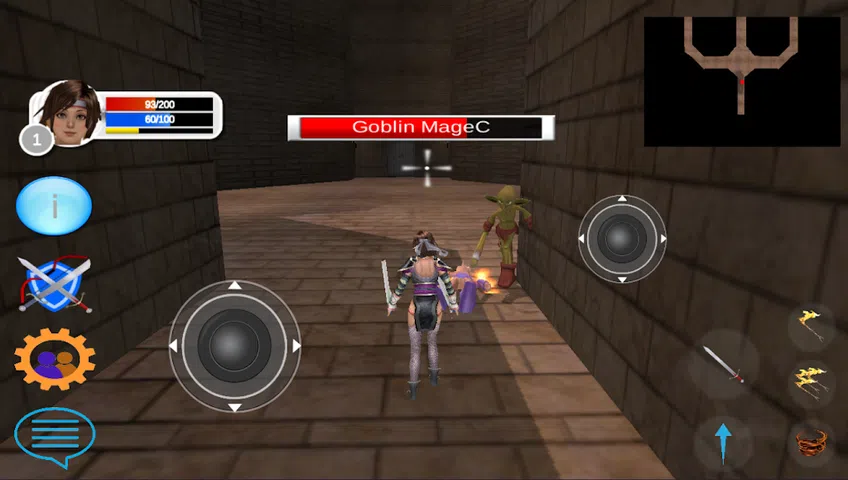This screenshot has height=480, width=848.
Task: Tap the left arrow on movement joystick
Action: [x=173, y=347]
